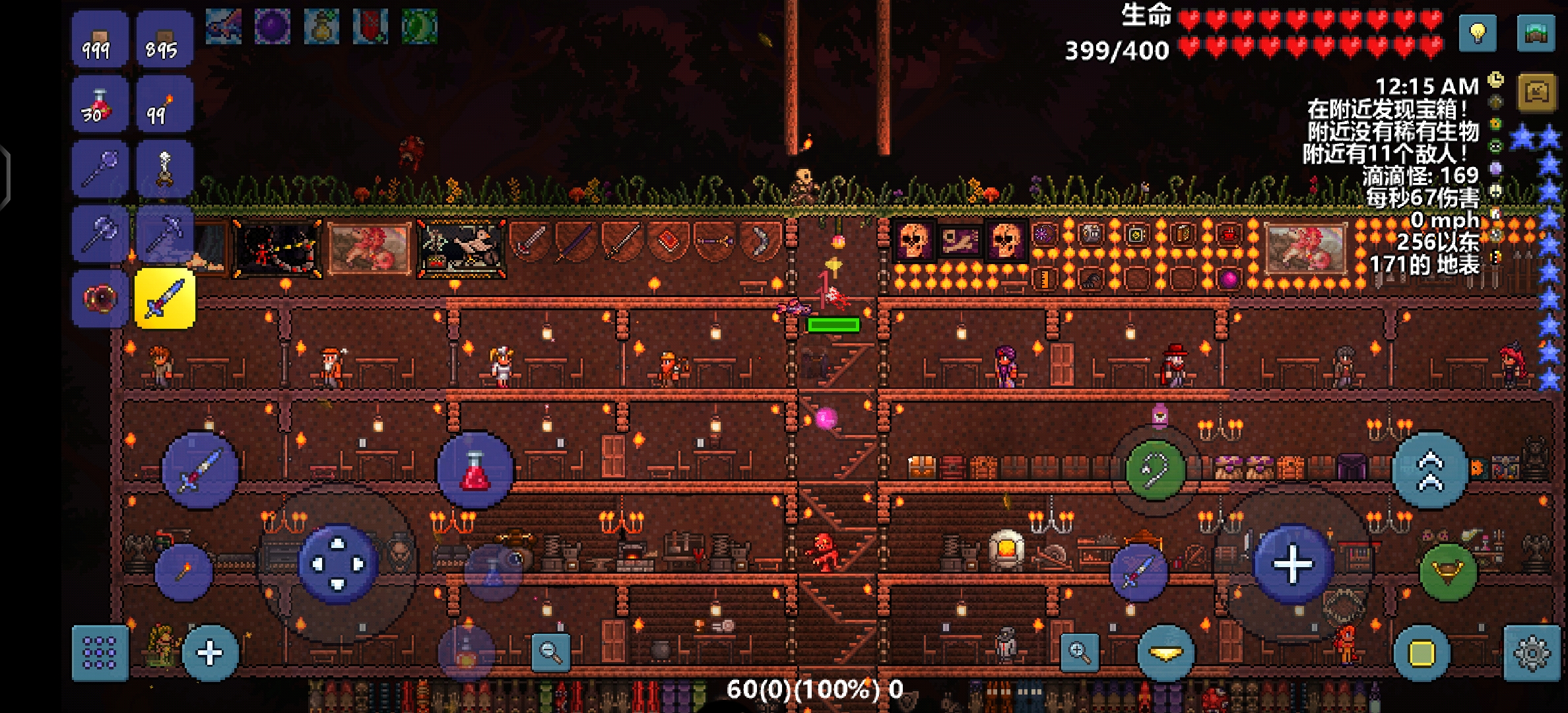Open the settings gear
1568x713 pixels.
1531,653
